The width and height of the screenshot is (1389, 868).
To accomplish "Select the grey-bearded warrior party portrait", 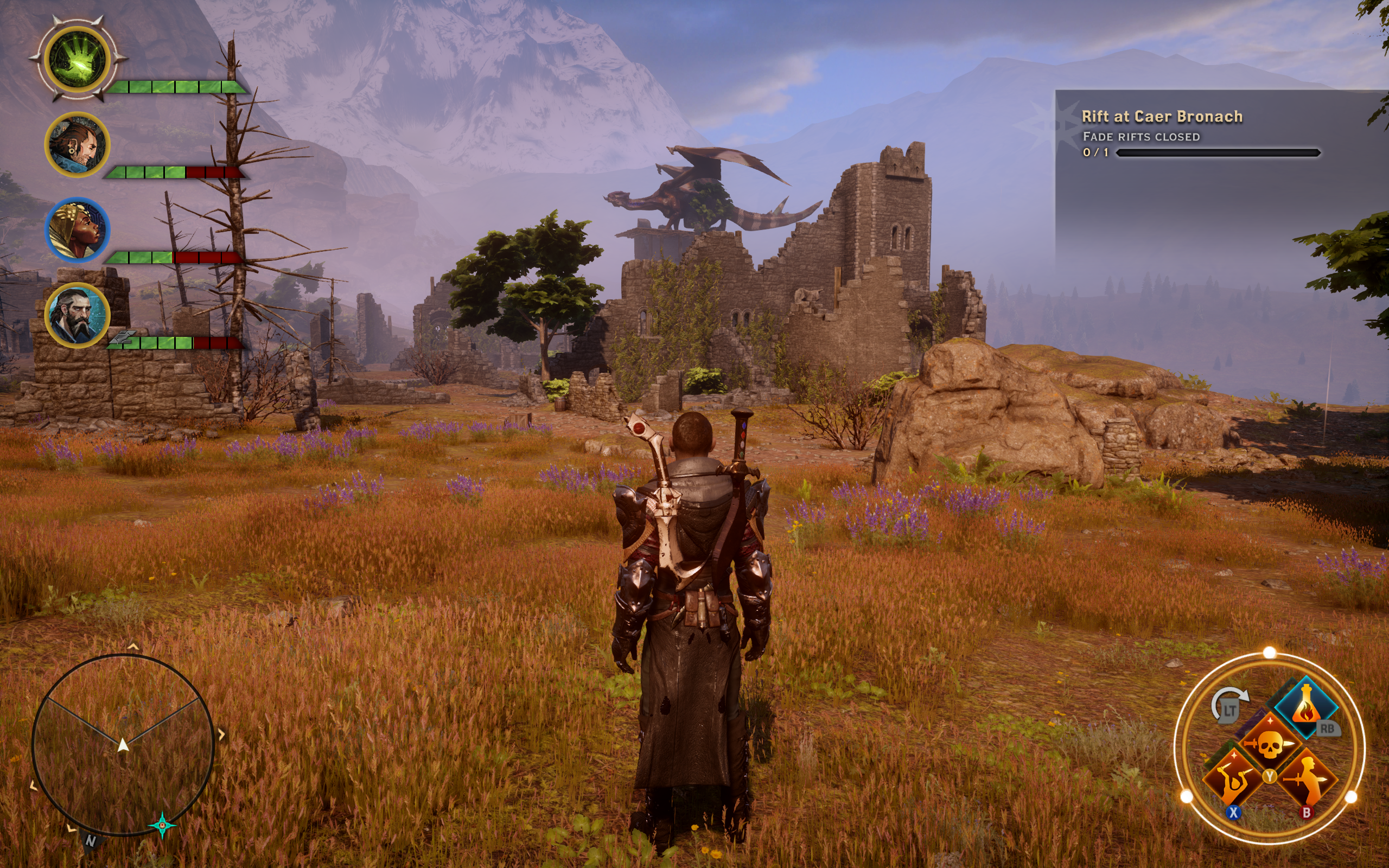I will point(77,315).
